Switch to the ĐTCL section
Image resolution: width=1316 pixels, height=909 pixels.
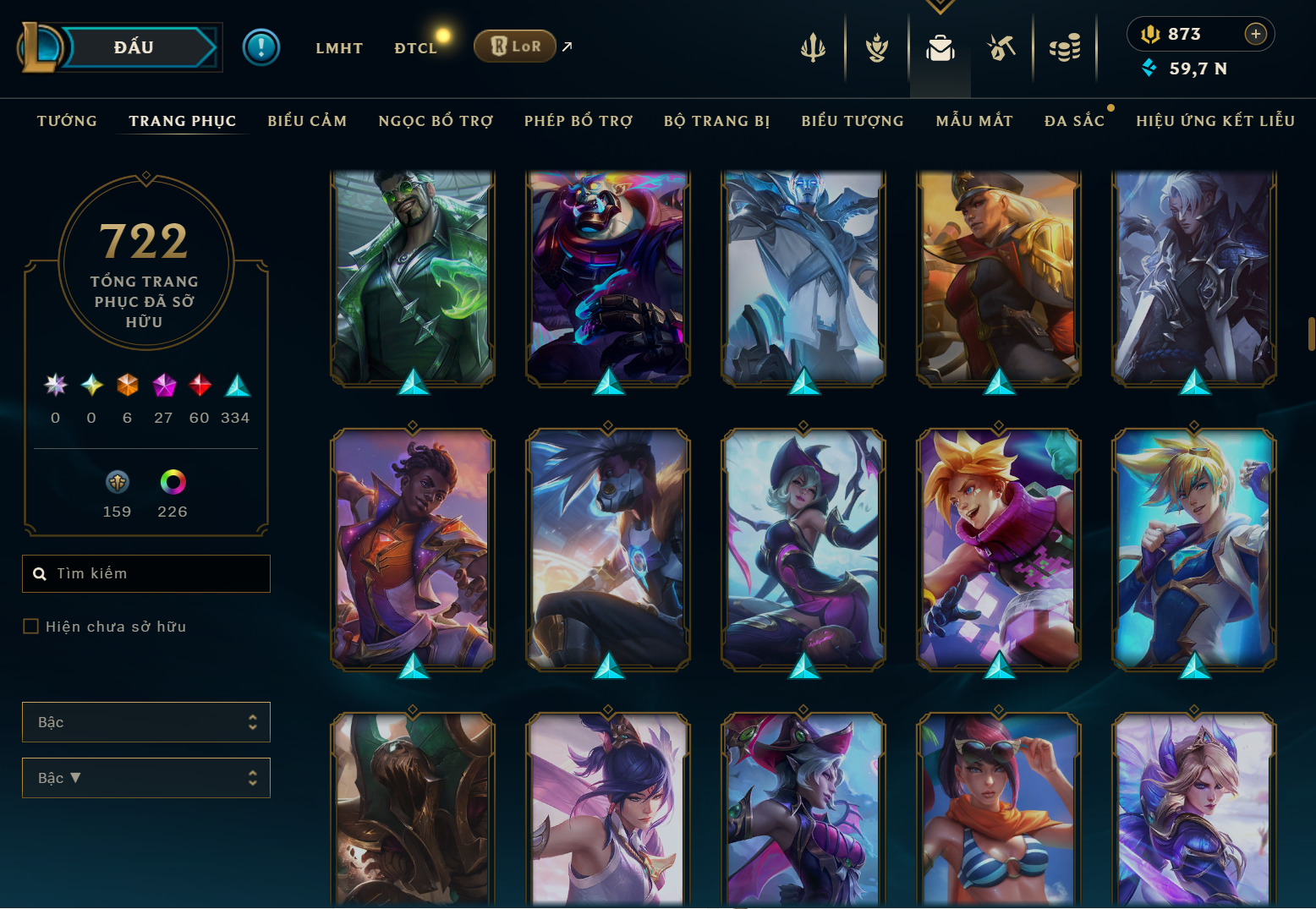[x=415, y=48]
